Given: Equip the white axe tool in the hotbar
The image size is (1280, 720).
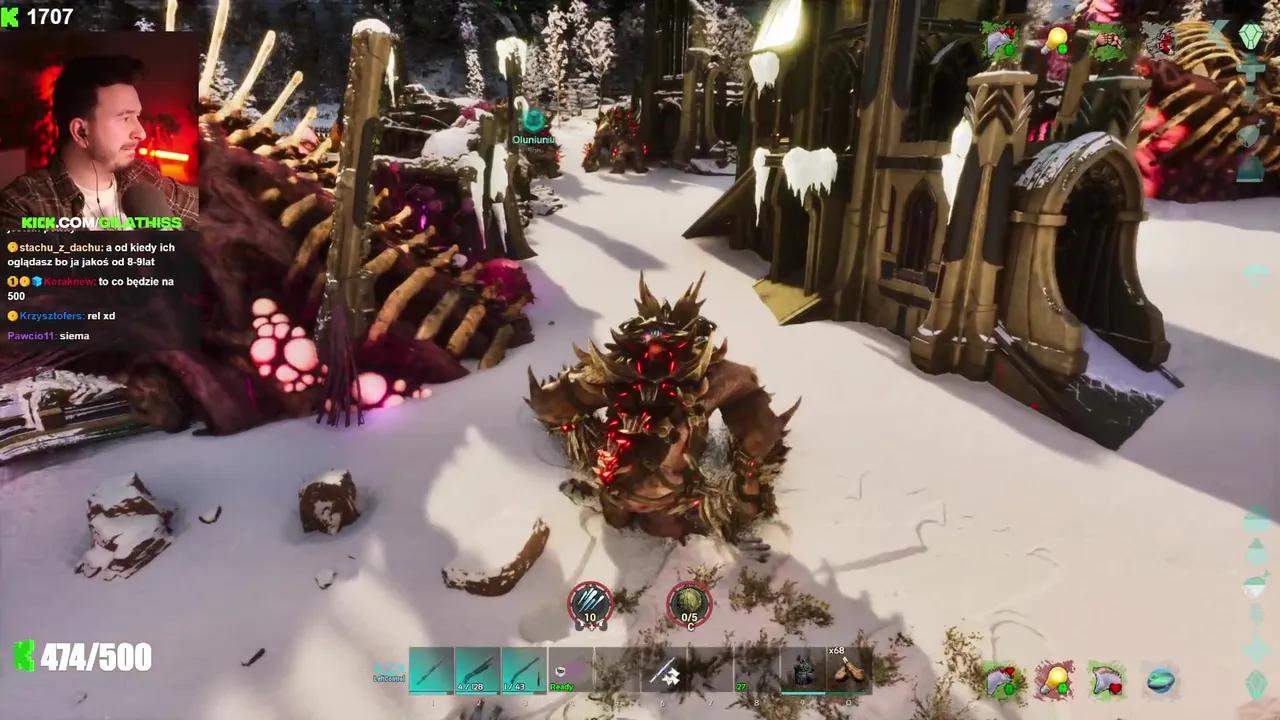Looking at the screenshot, I should (663, 672).
